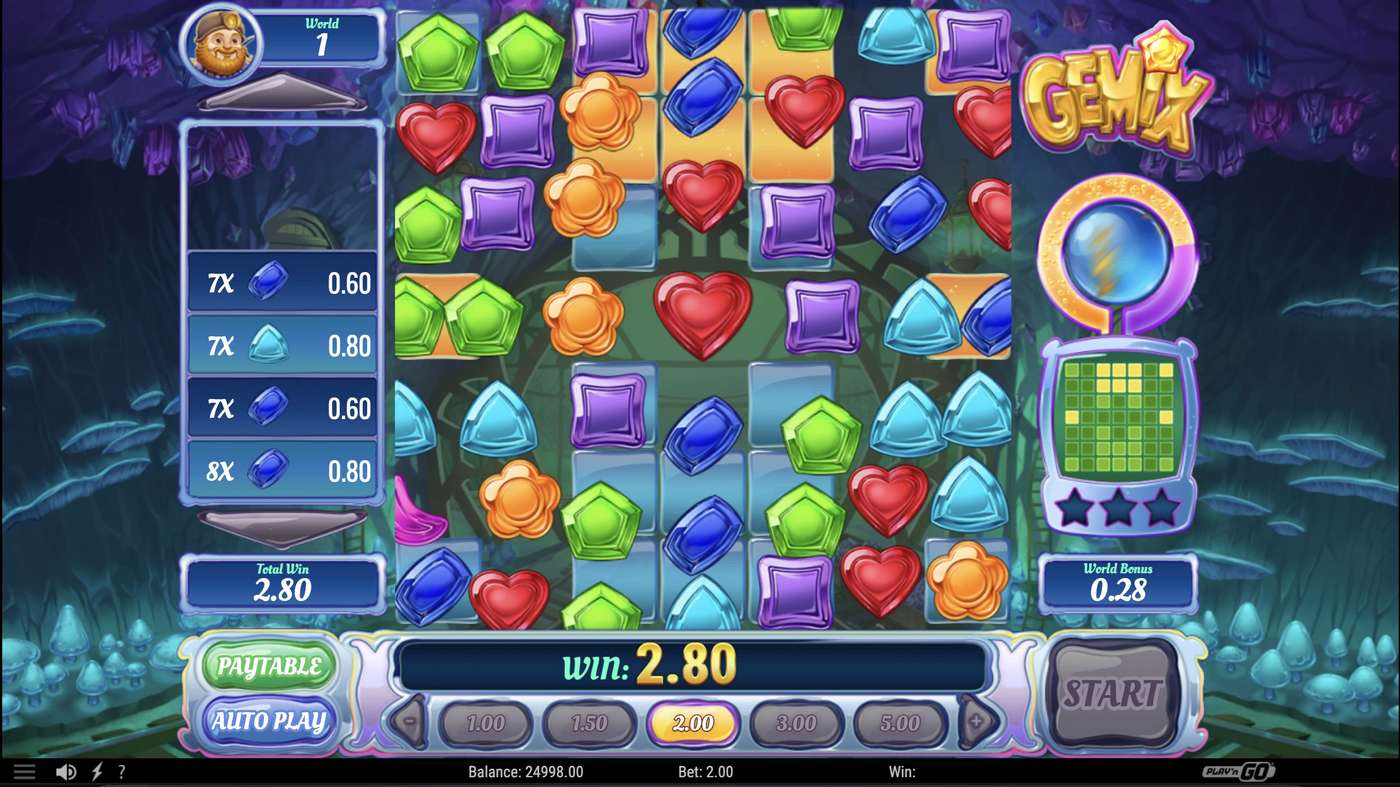Mute the game sound via speaker icon
Viewport: 1400px width, 787px height.
[66, 771]
